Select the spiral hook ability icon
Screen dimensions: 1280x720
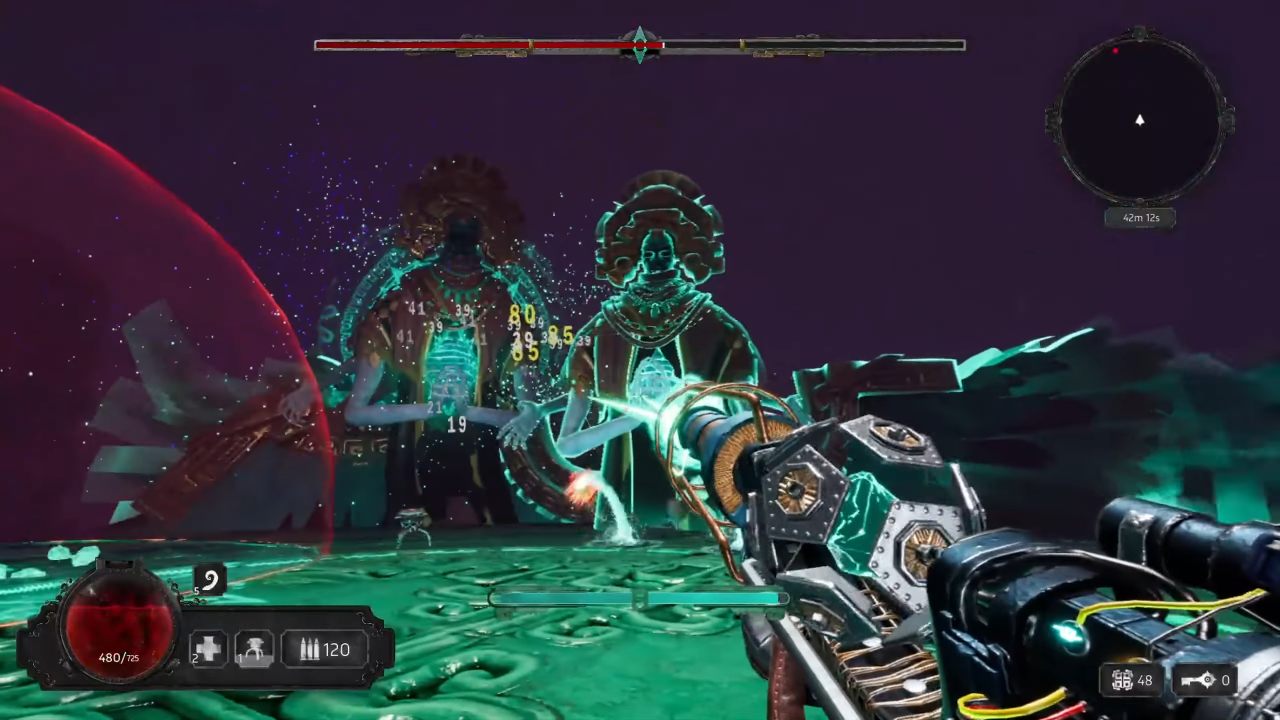coord(211,579)
